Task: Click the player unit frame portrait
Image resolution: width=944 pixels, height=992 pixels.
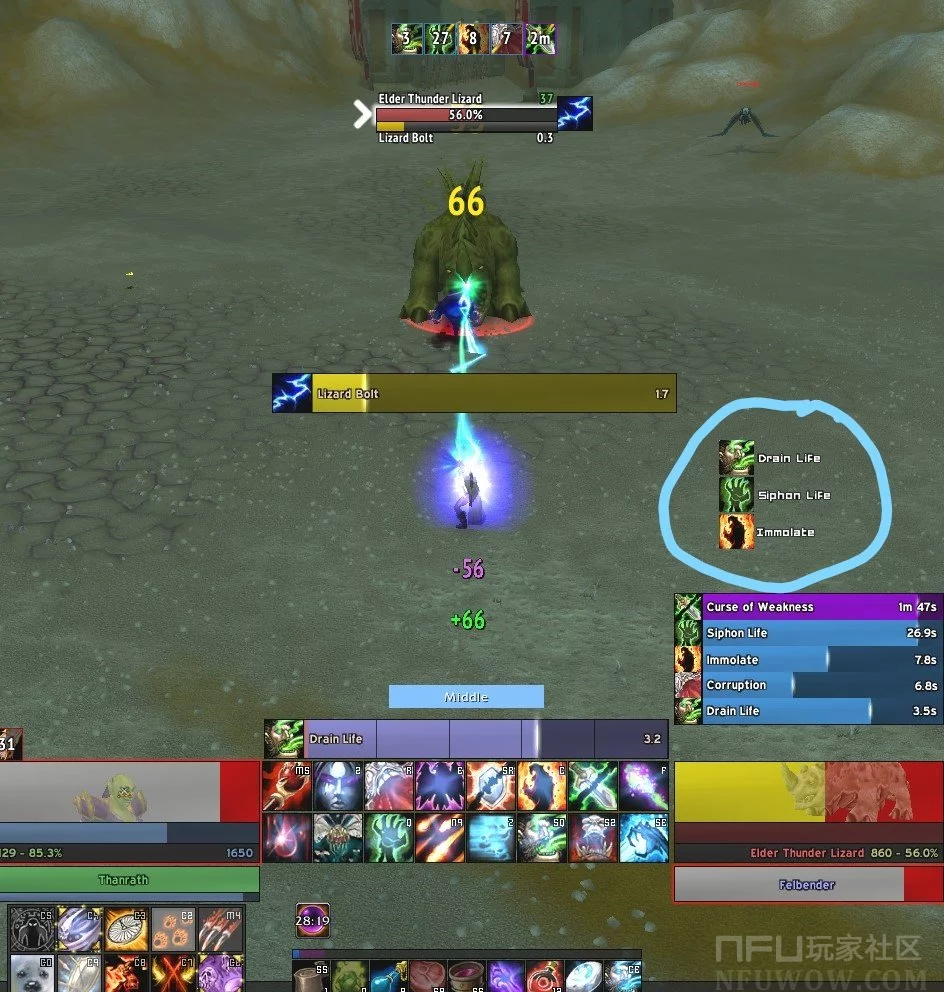Action: click(x=109, y=792)
